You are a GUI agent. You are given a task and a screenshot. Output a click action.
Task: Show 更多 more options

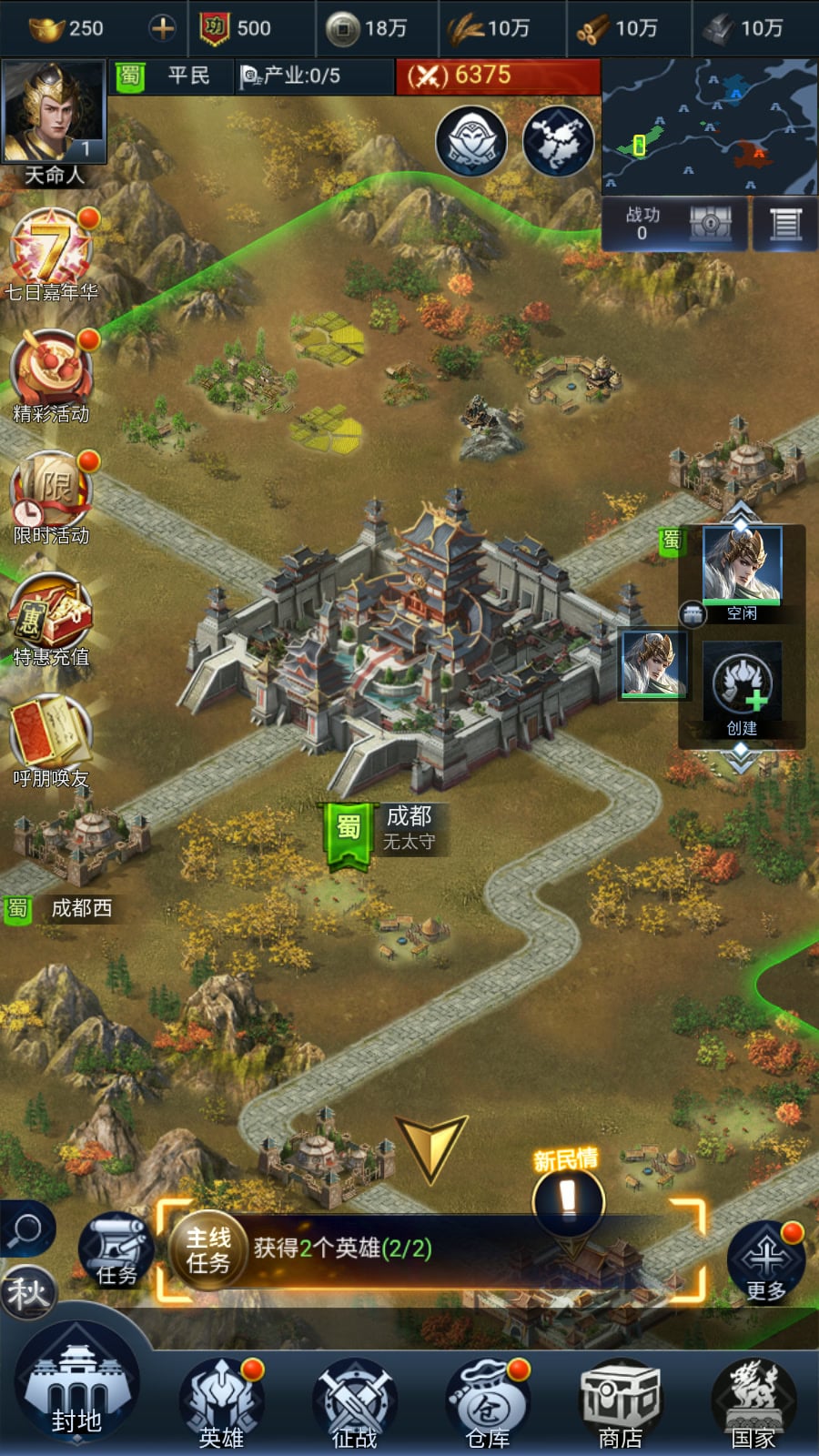(x=765, y=1262)
